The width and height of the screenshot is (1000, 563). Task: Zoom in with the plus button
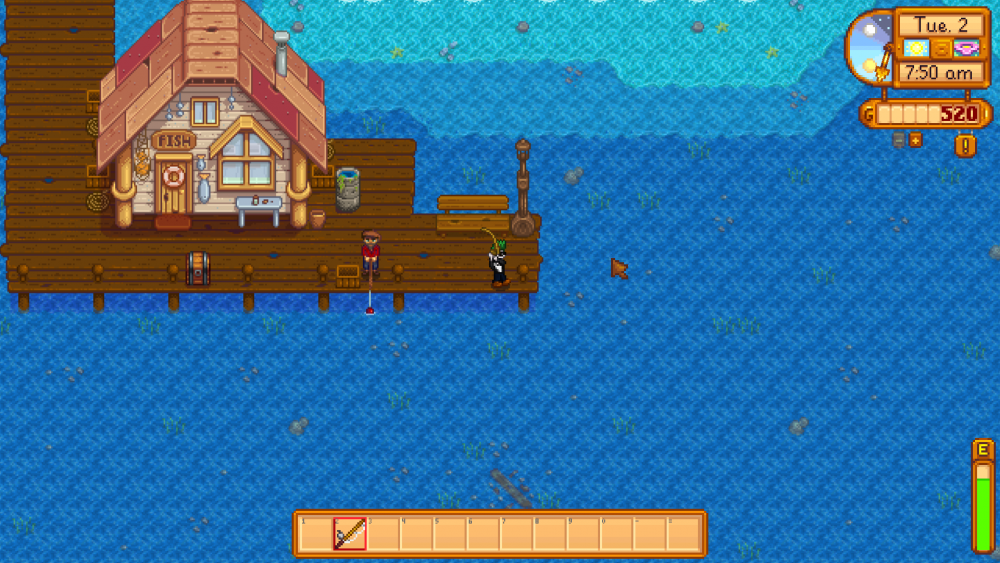point(915,140)
